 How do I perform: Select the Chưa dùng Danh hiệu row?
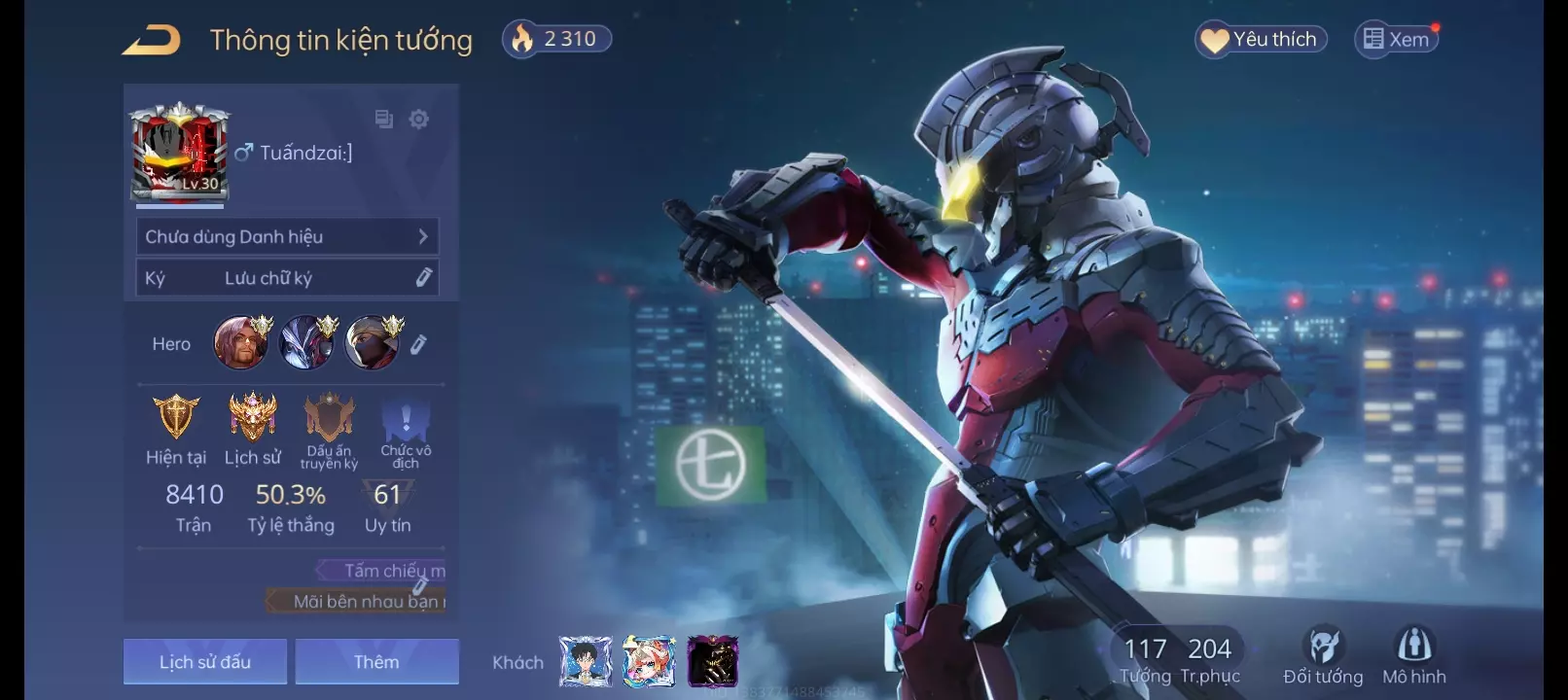pyautogui.click(x=287, y=236)
